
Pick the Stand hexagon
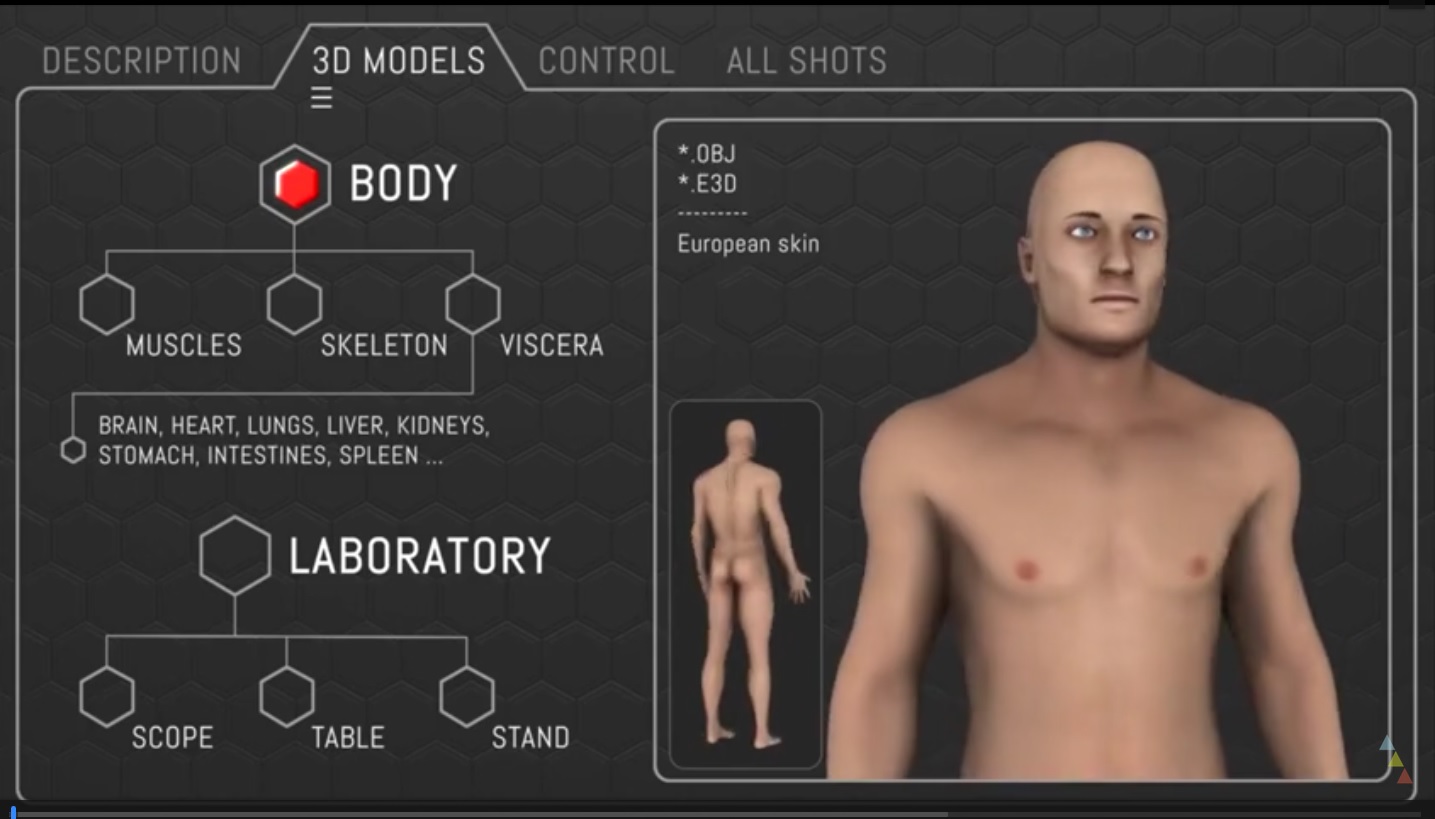pos(467,697)
